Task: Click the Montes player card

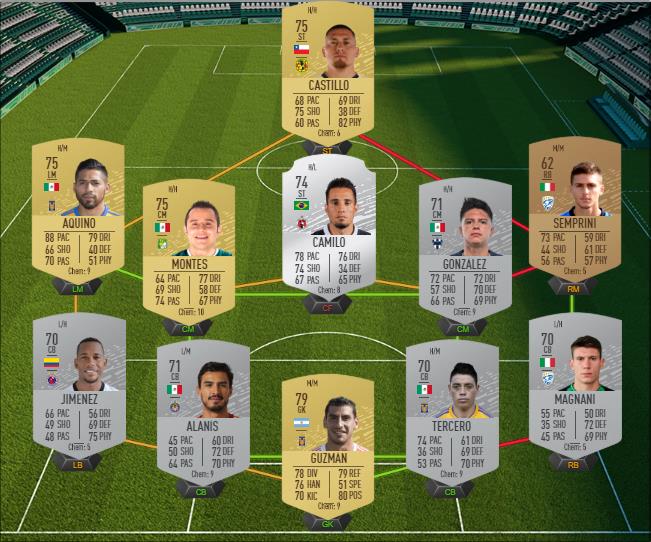Action: (188, 250)
